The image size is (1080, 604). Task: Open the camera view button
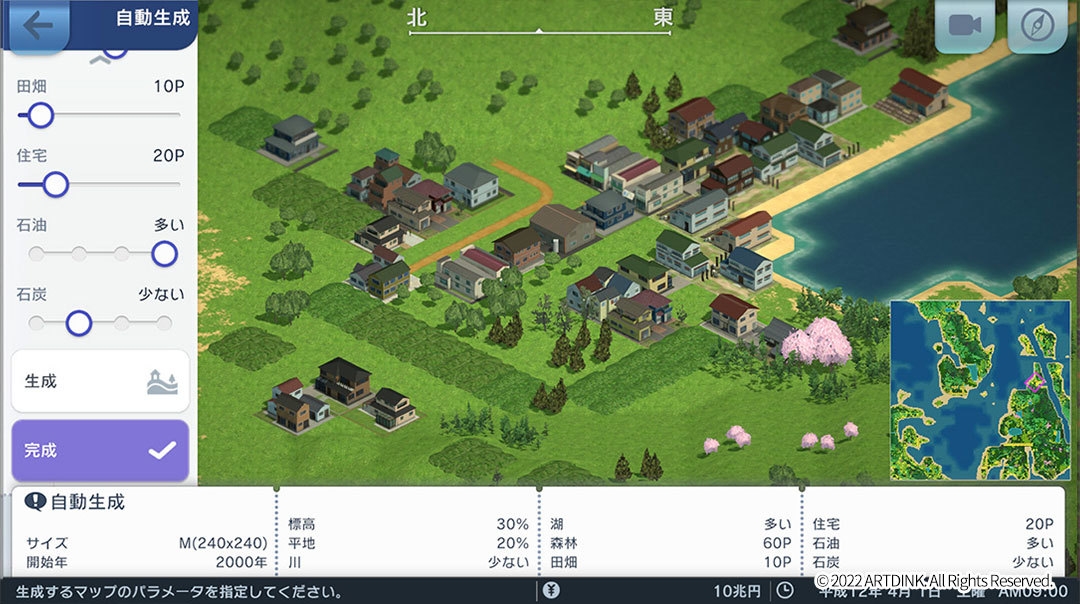[x=964, y=26]
